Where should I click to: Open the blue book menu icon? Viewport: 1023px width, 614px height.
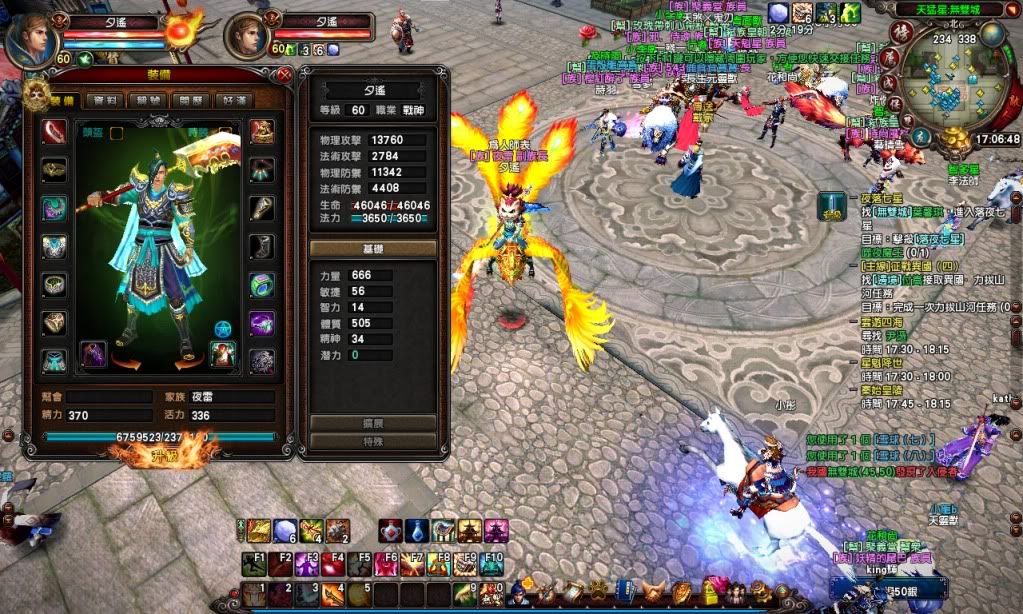click(625, 592)
